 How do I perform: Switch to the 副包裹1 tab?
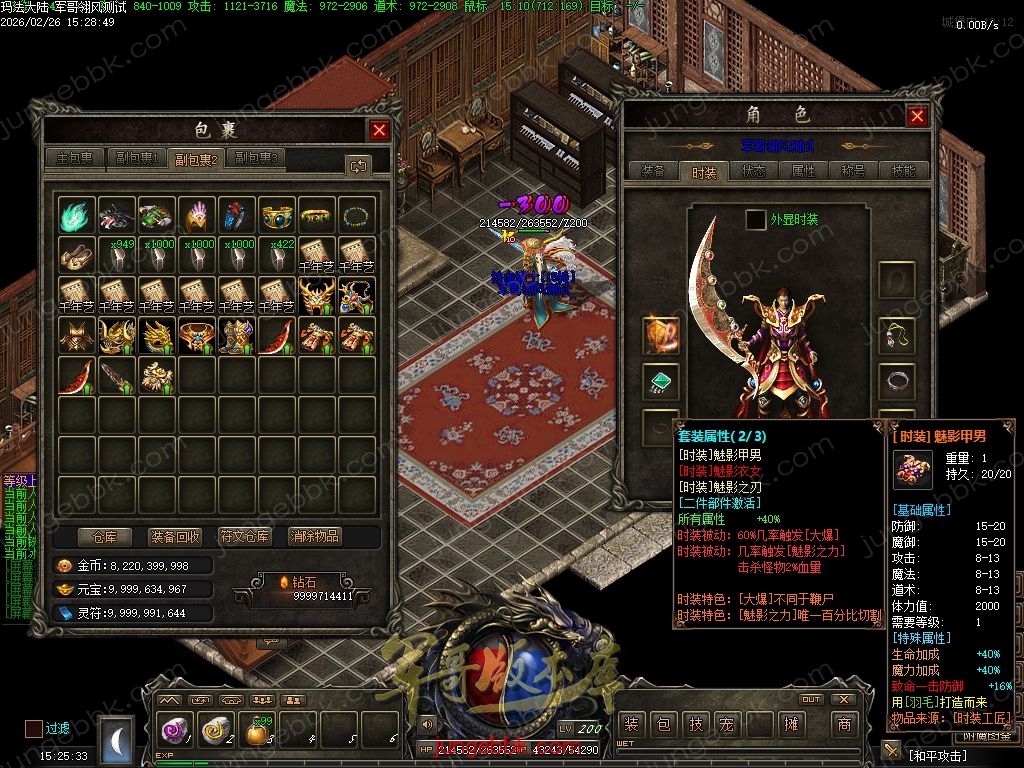click(136, 158)
